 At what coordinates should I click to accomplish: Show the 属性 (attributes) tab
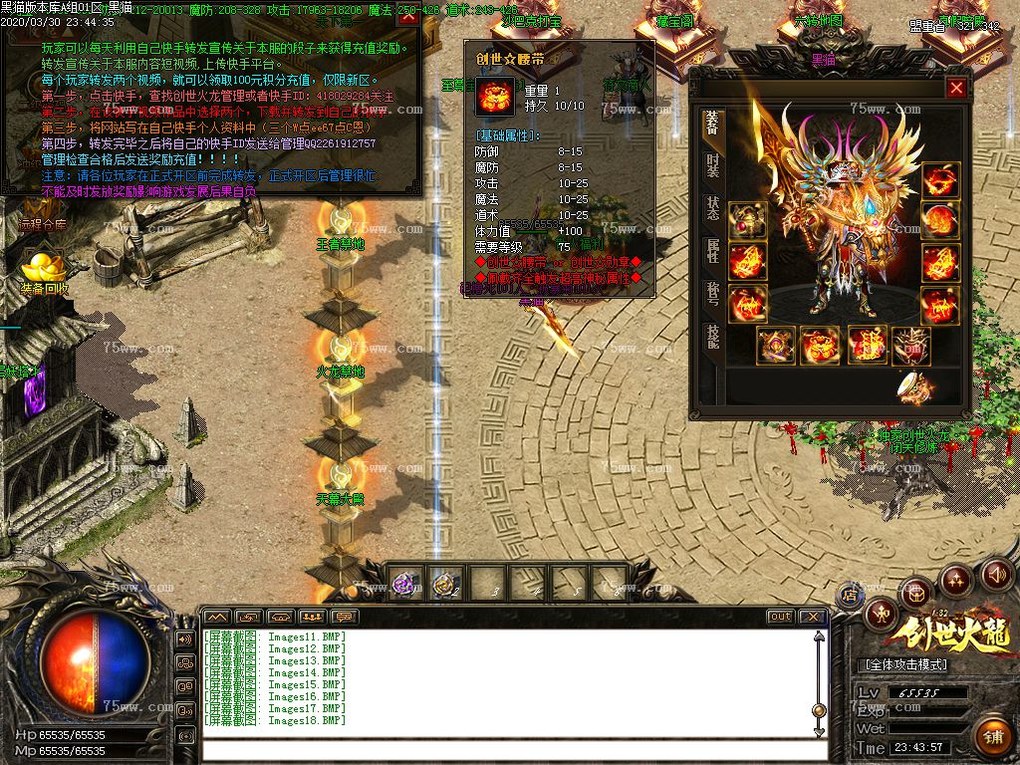click(712, 250)
